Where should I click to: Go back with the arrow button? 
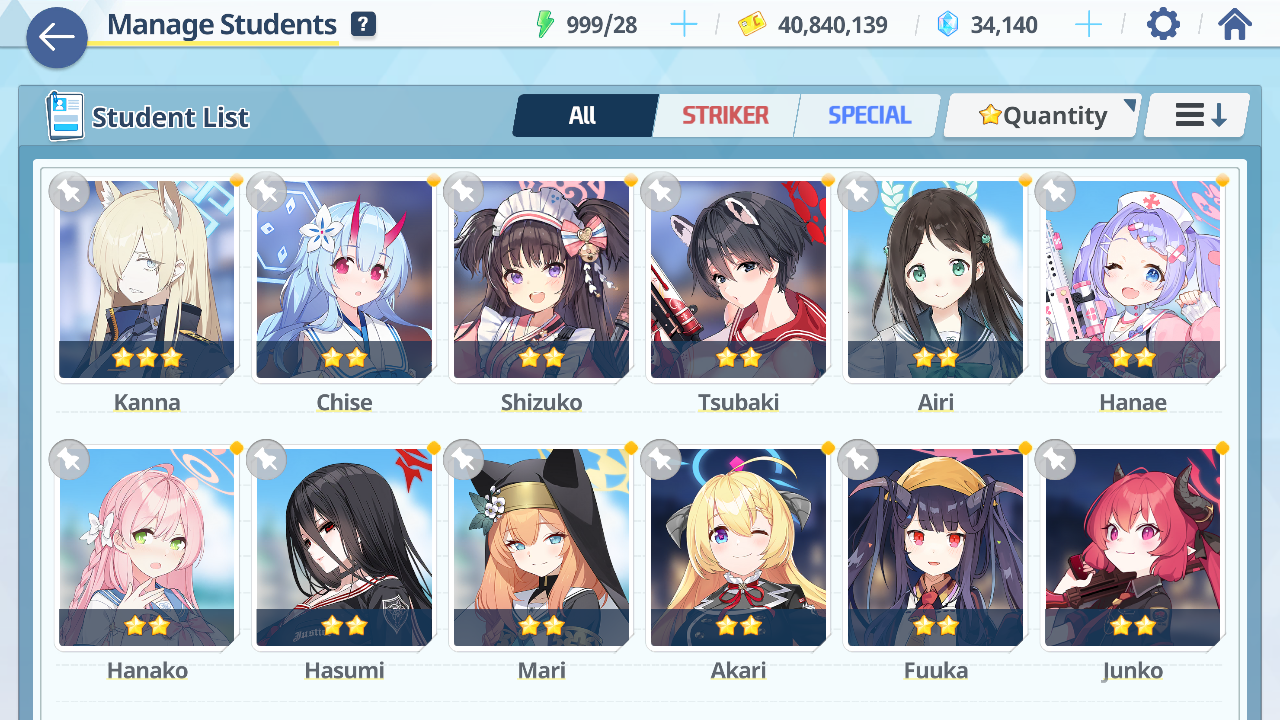coord(57,39)
